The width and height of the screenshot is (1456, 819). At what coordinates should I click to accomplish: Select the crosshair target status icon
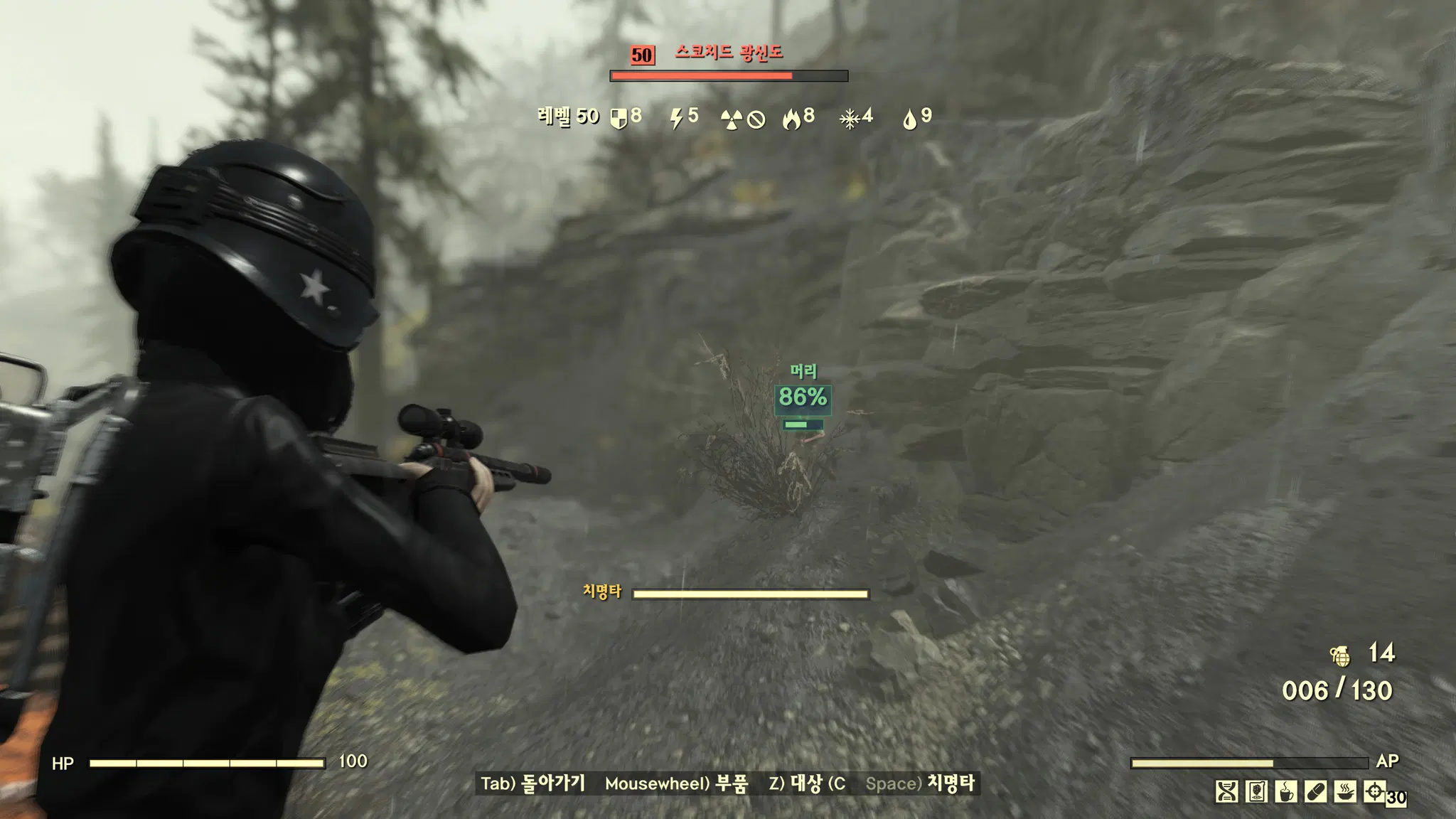click(1374, 791)
